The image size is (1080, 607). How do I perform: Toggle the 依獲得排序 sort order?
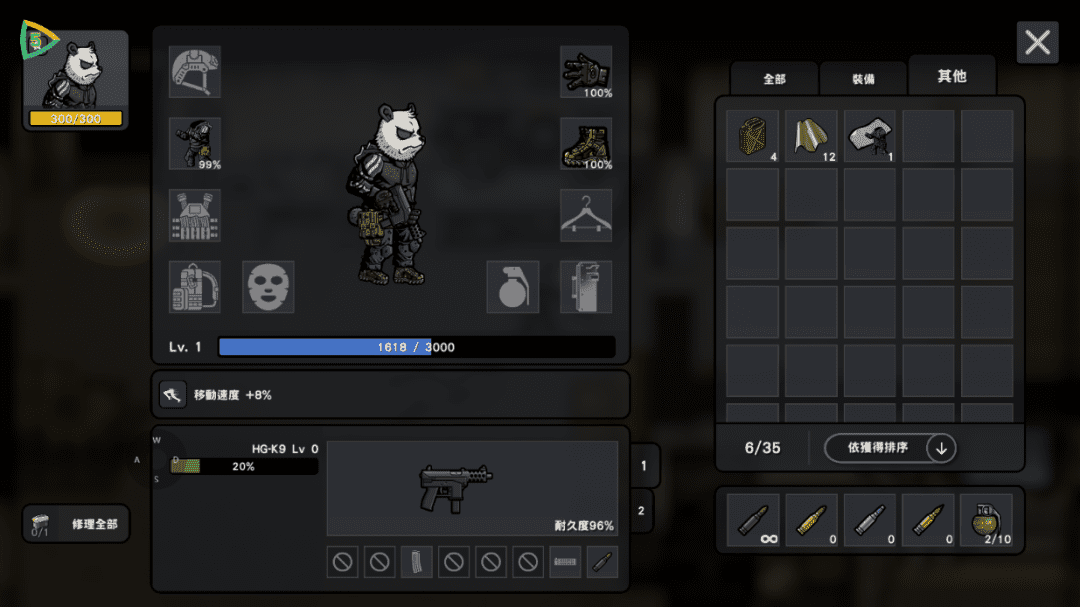[x=890, y=448]
